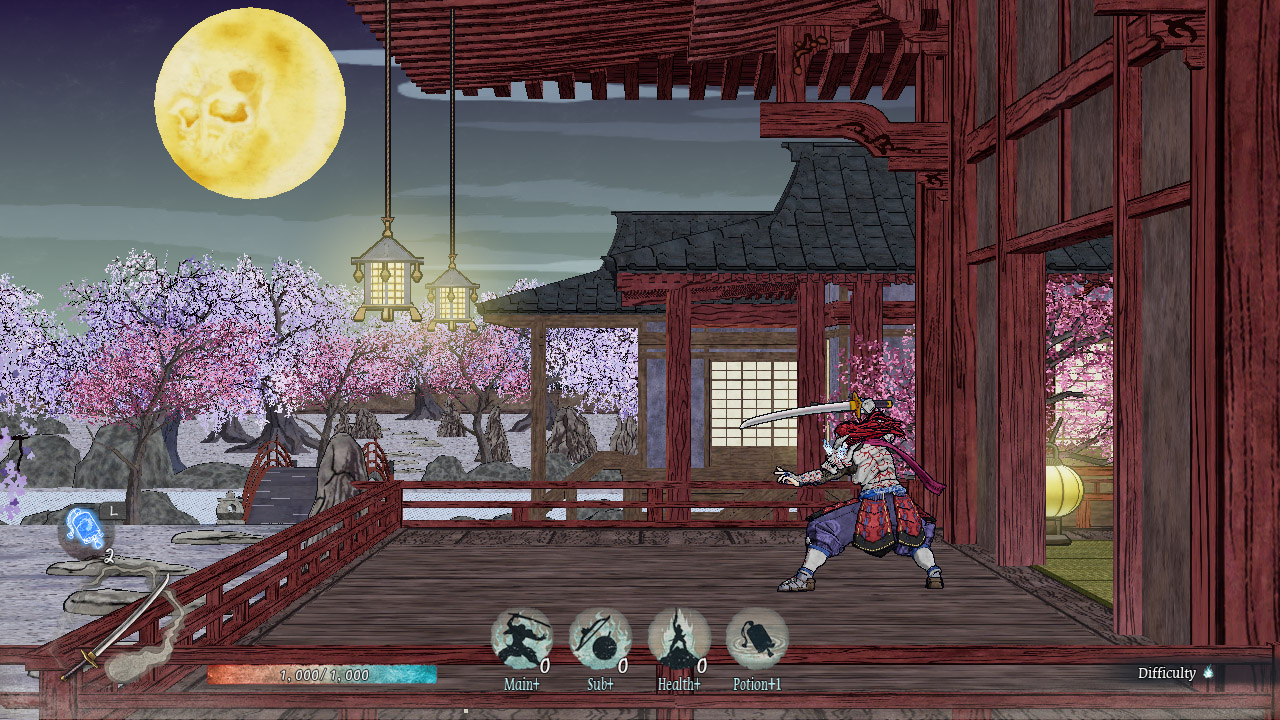Choose the Health+ upgrade icon
Image resolution: width=1280 pixels, height=720 pixels.
[678, 636]
